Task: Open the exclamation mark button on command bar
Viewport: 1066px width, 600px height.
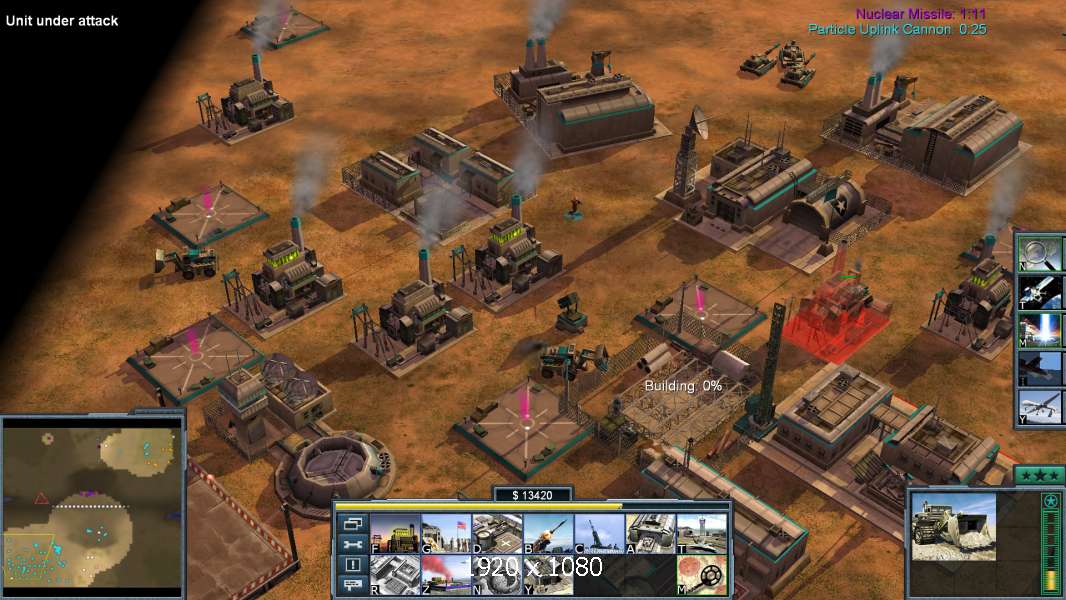Action: coord(352,565)
